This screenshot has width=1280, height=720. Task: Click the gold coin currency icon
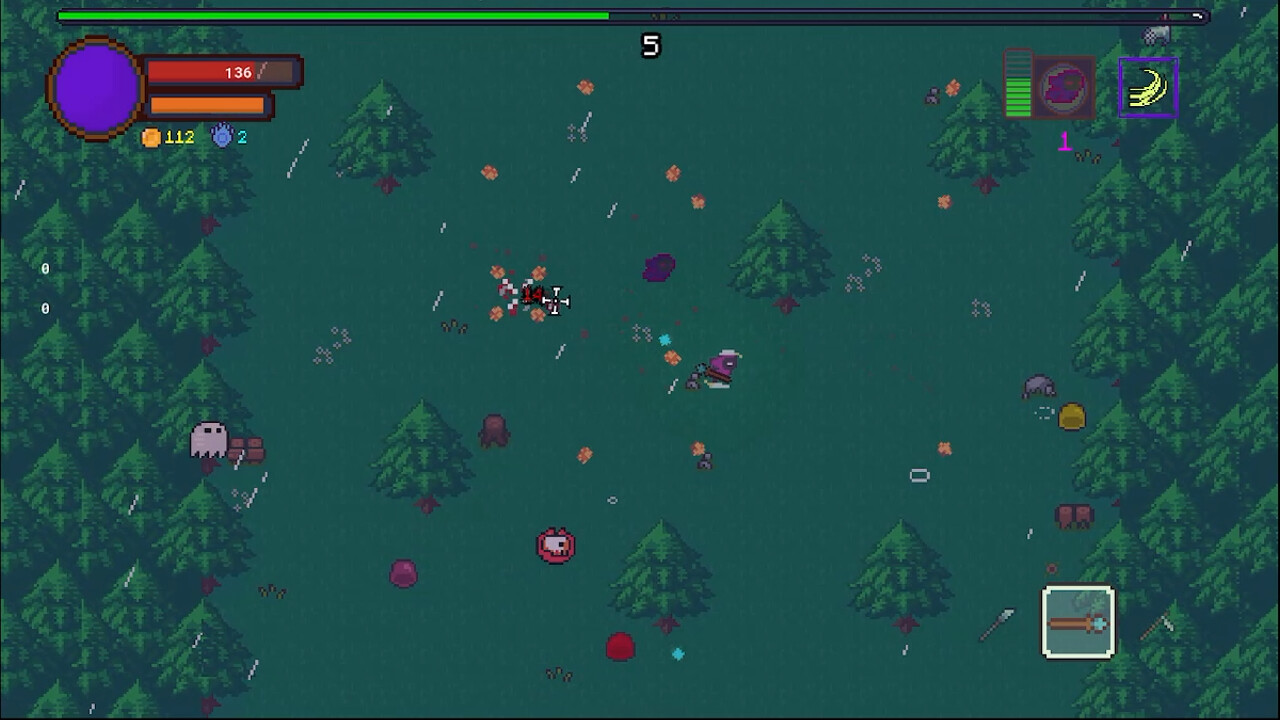tap(150, 137)
